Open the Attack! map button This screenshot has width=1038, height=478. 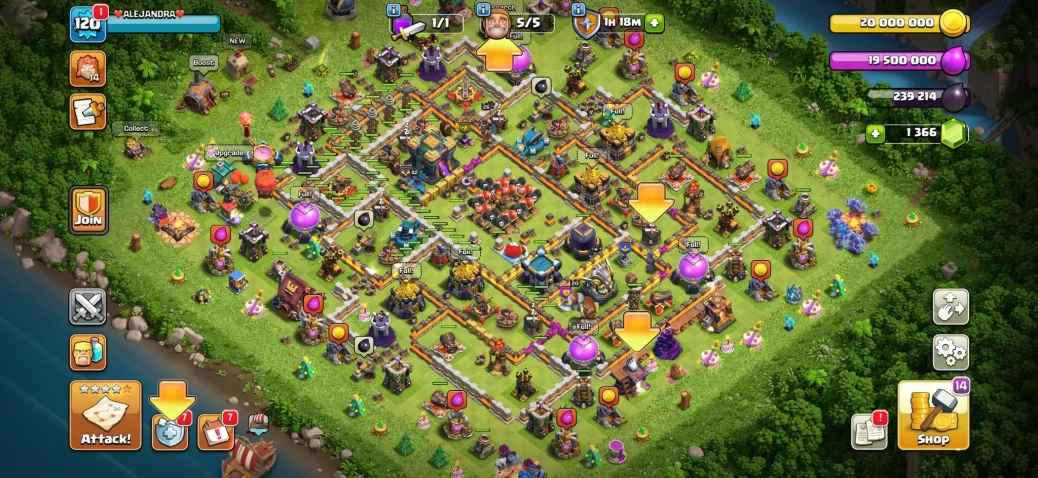coord(105,415)
